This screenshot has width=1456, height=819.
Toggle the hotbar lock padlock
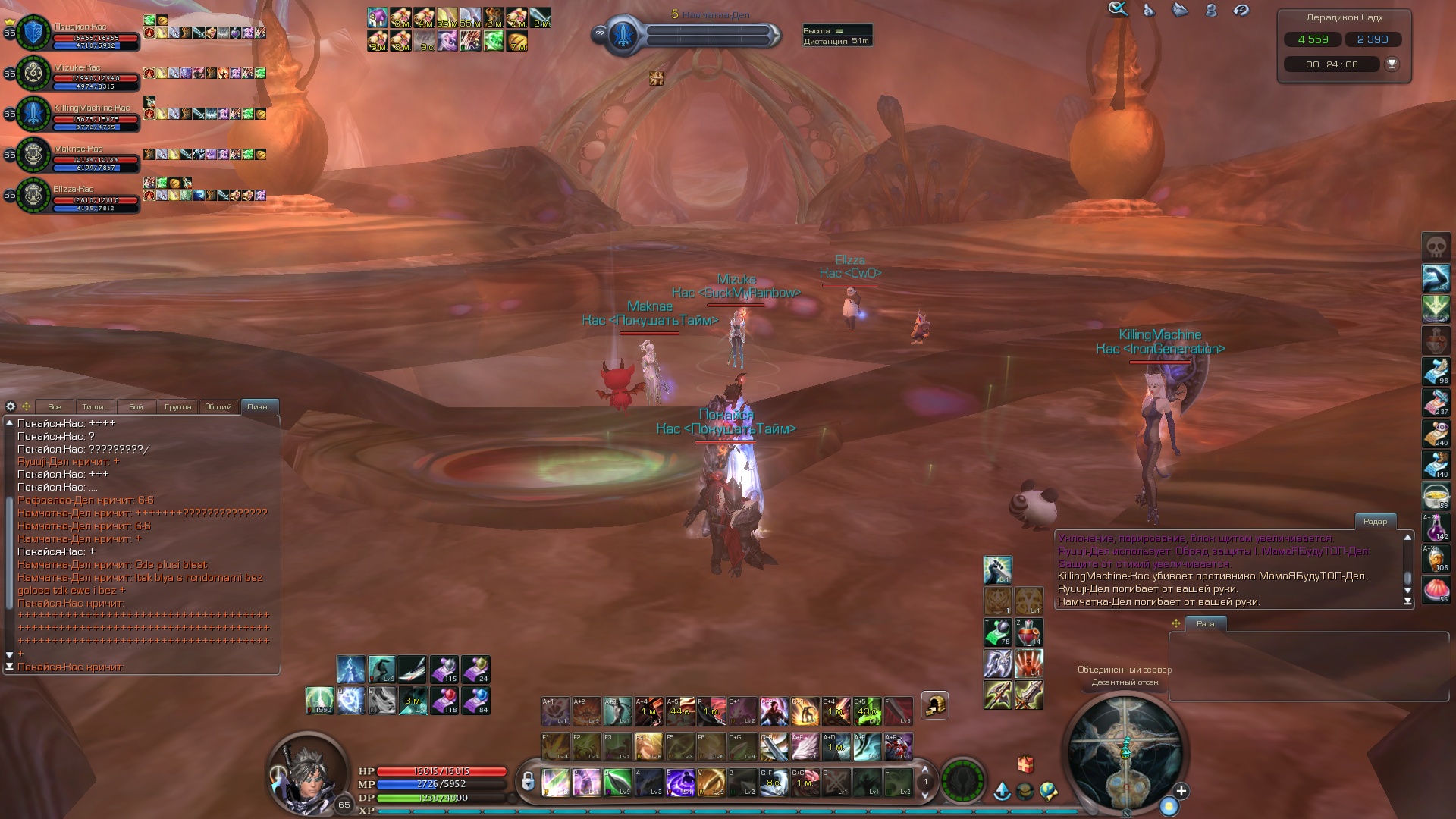point(527,780)
